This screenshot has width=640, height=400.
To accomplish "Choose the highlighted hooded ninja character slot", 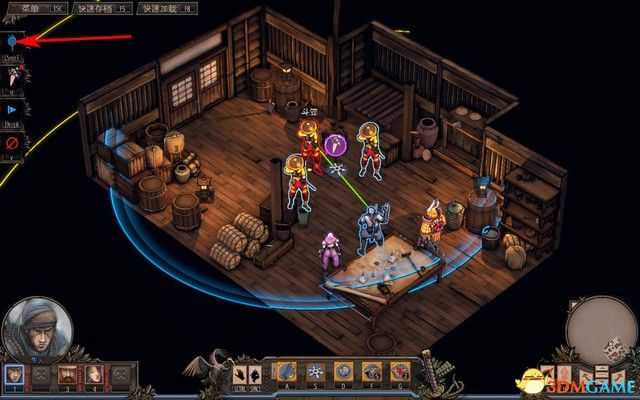I will [x=16, y=375].
